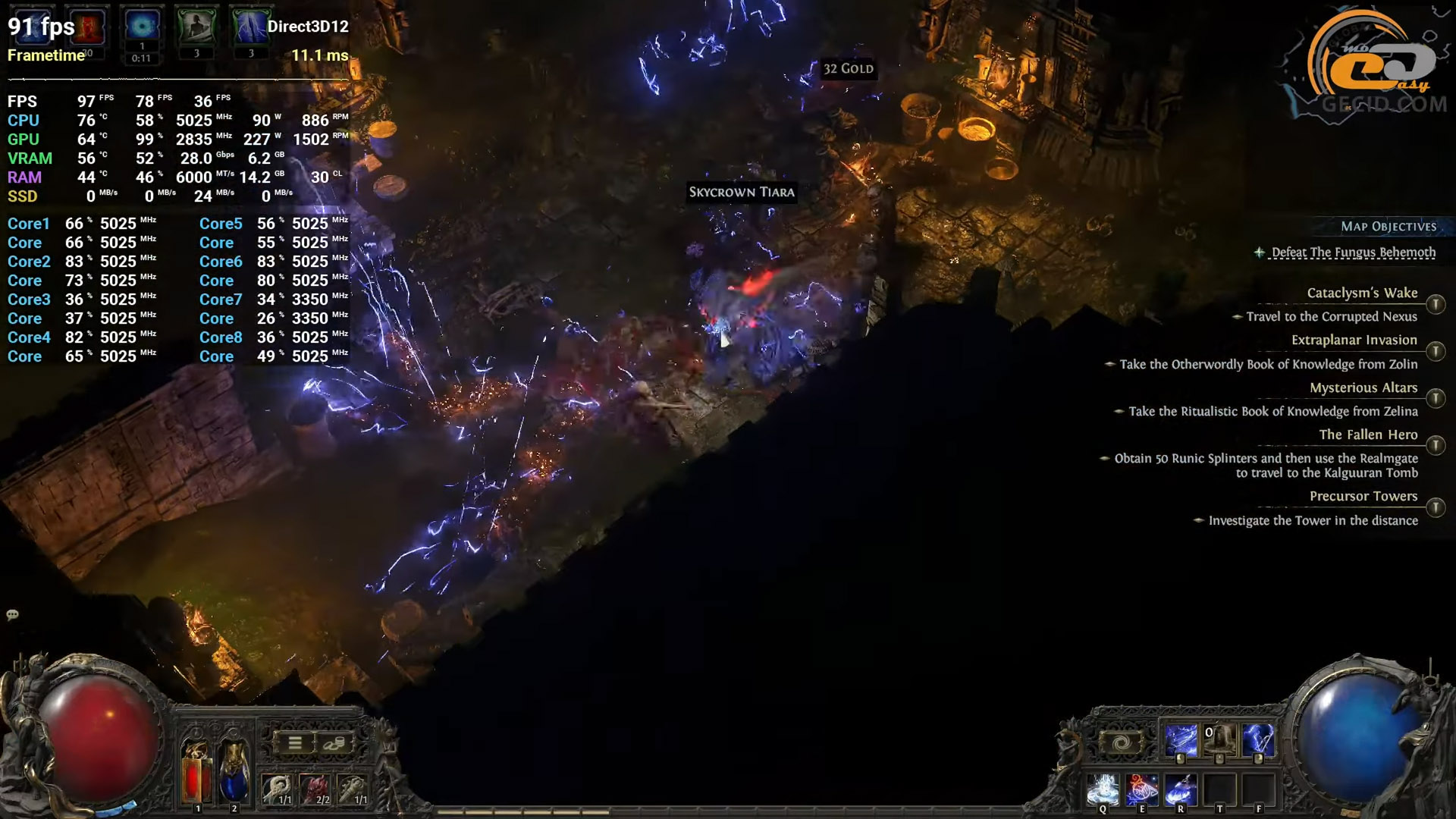Open the chat speech bubble icon
The height and width of the screenshot is (819, 1456).
12,615
